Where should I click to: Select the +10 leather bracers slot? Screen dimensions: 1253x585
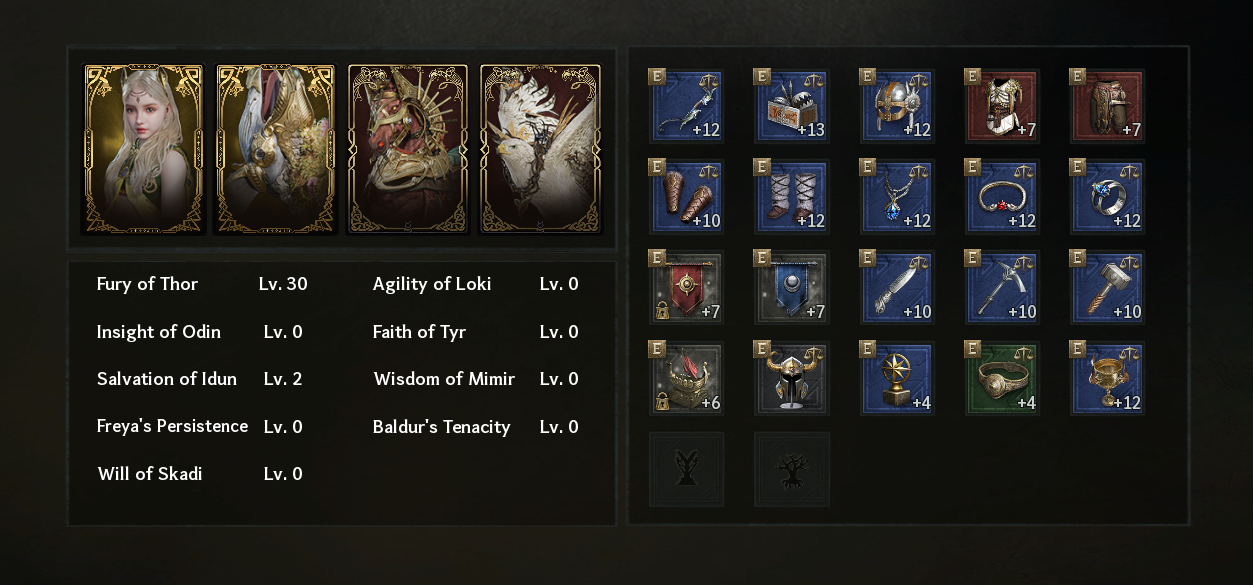(687, 197)
